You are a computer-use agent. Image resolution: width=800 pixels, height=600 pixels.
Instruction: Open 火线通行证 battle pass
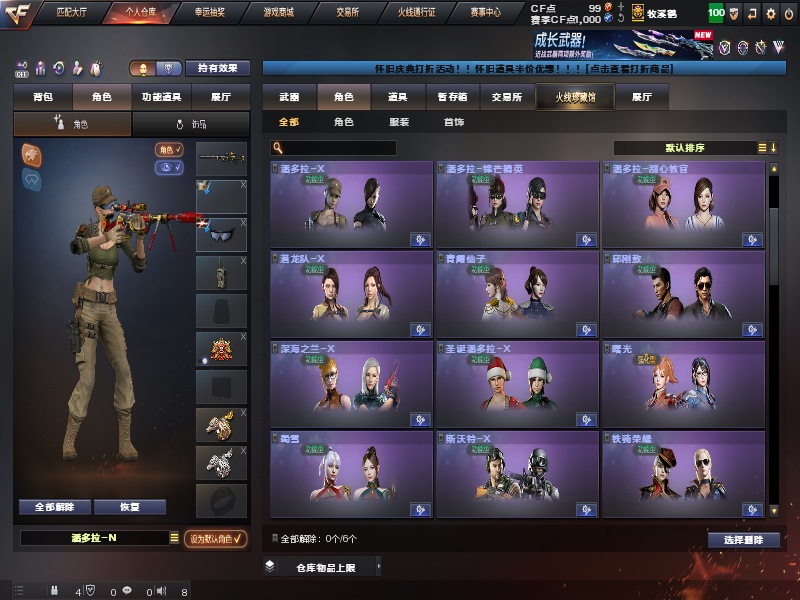[x=418, y=13]
